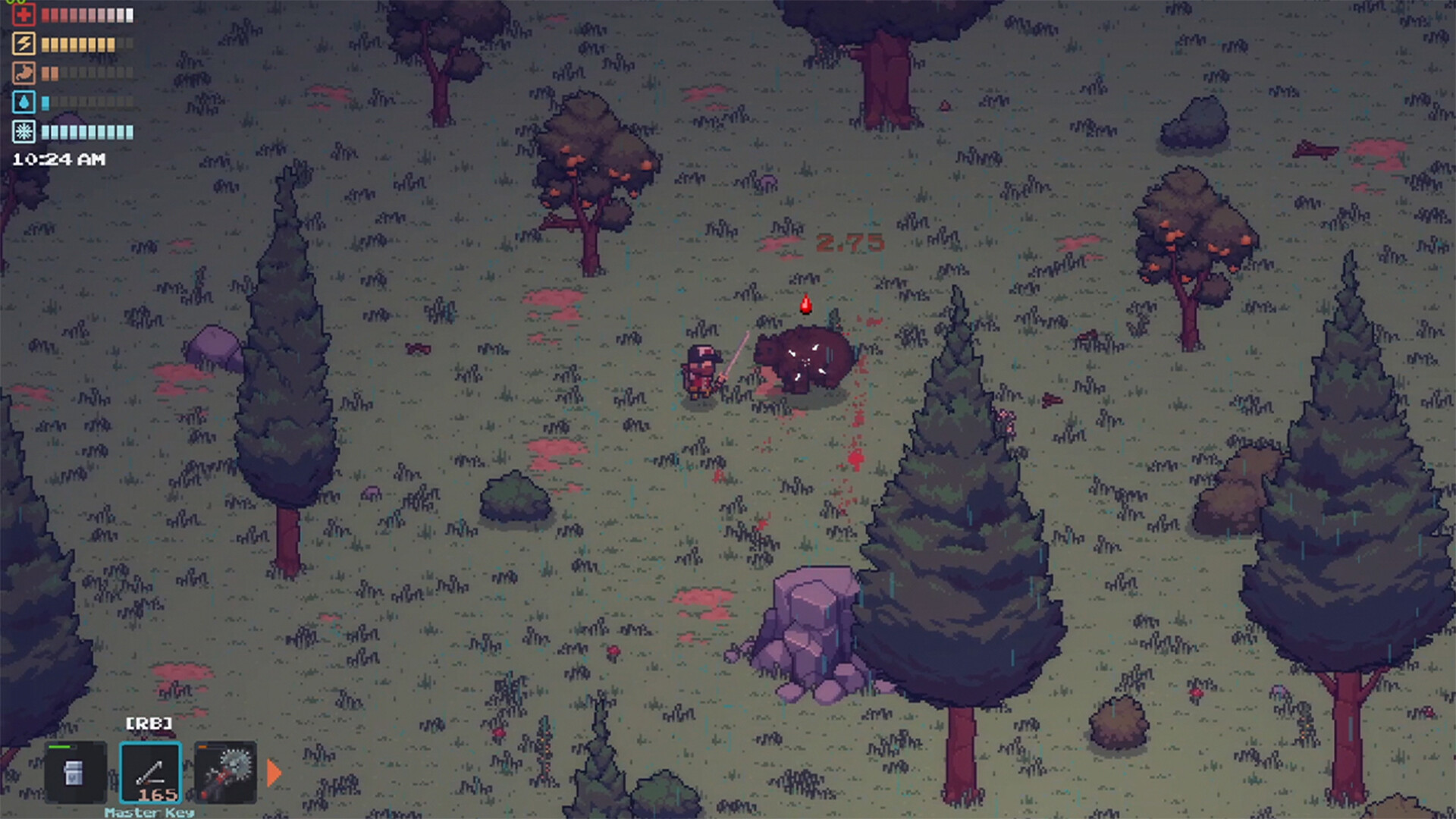
Task: Select the yellow lightning energy icon
Action: 24,43
